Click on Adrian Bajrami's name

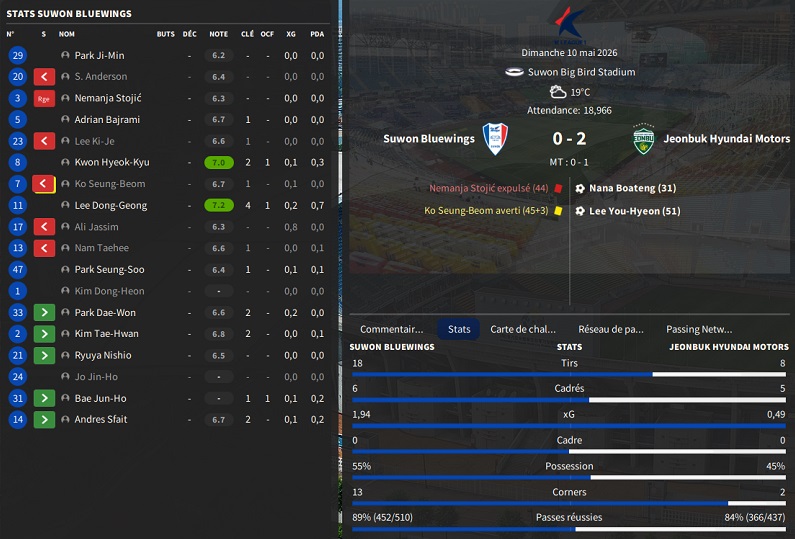click(107, 120)
